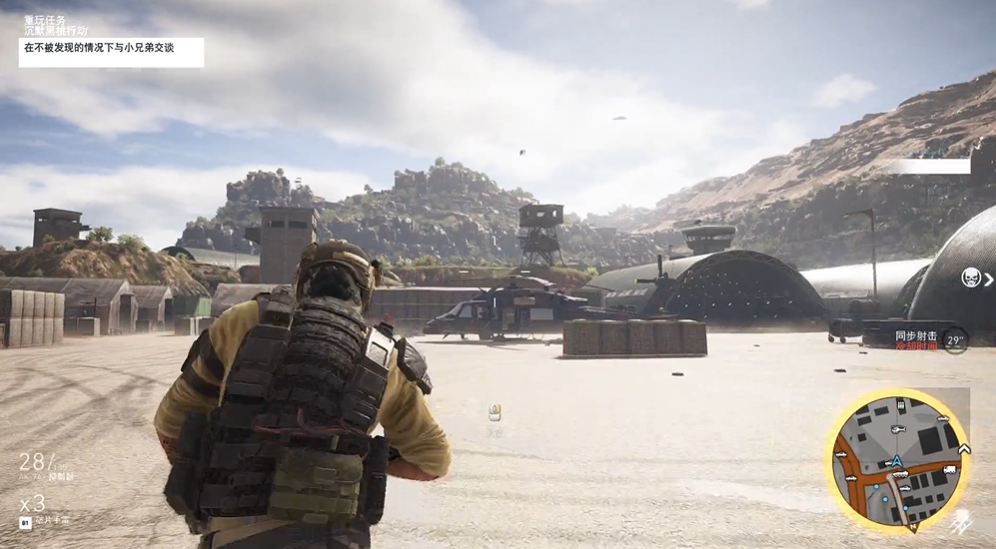Select the player arrow on the minimap
The image size is (996, 549).
tap(897, 461)
